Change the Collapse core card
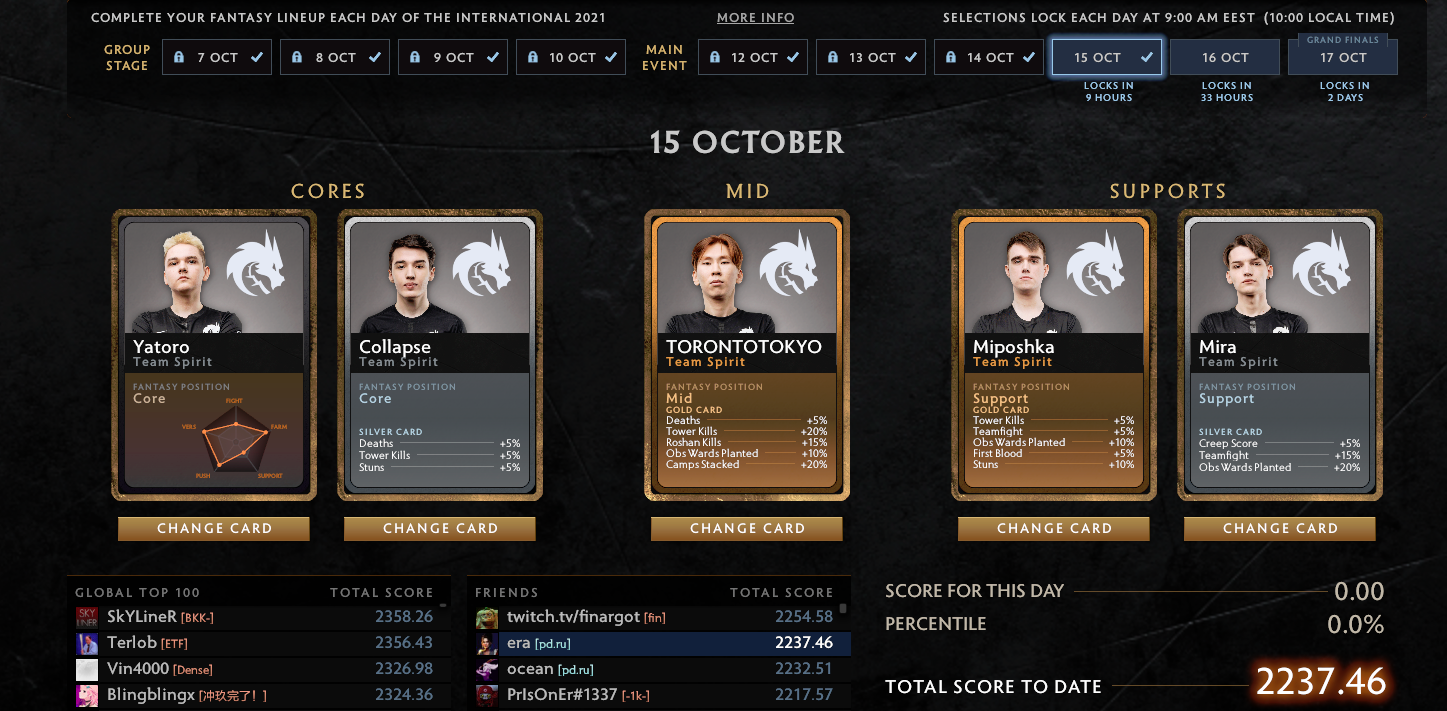This screenshot has height=711, width=1447. [x=440, y=528]
